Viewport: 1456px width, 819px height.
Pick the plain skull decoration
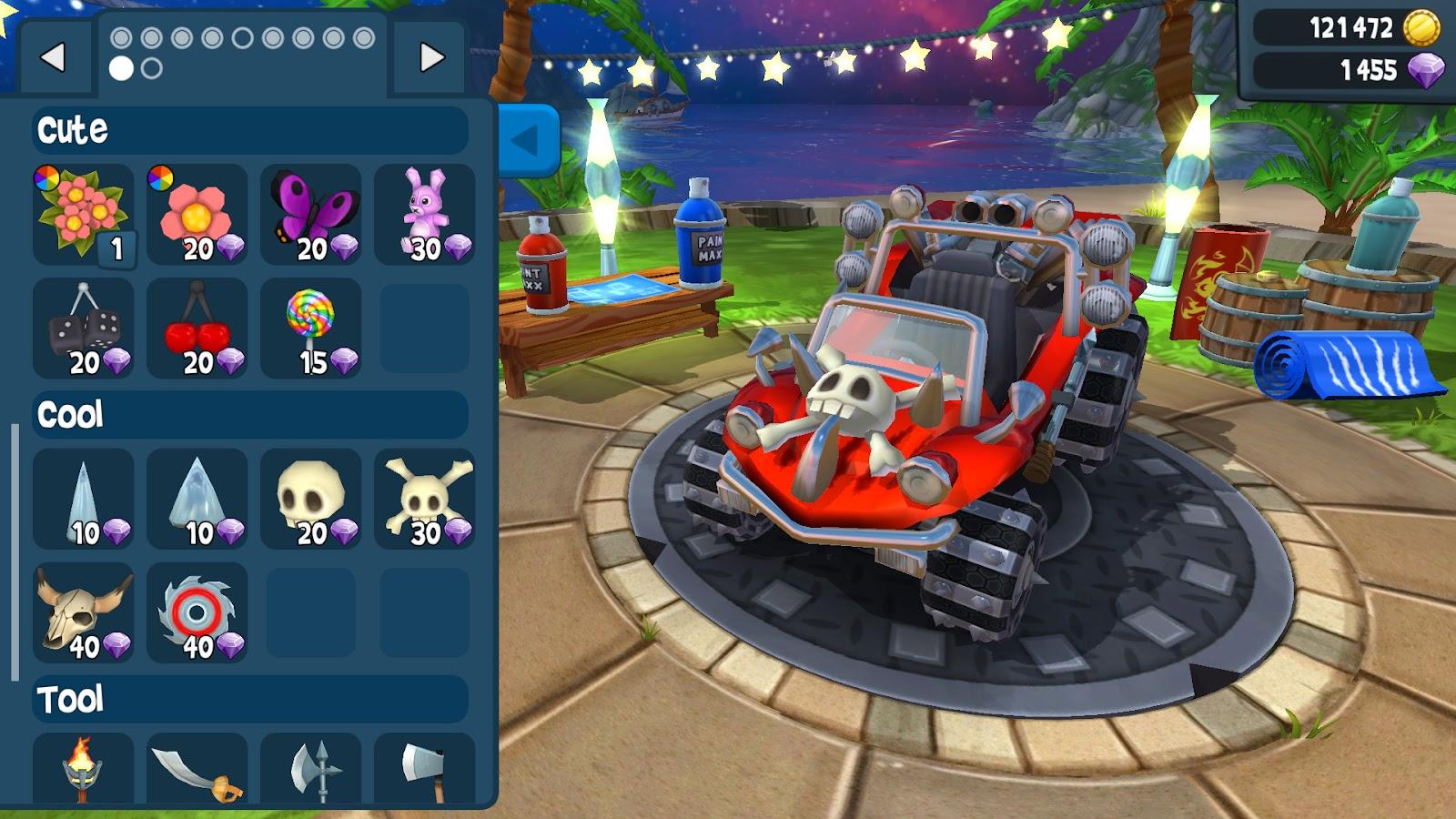(310, 499)
